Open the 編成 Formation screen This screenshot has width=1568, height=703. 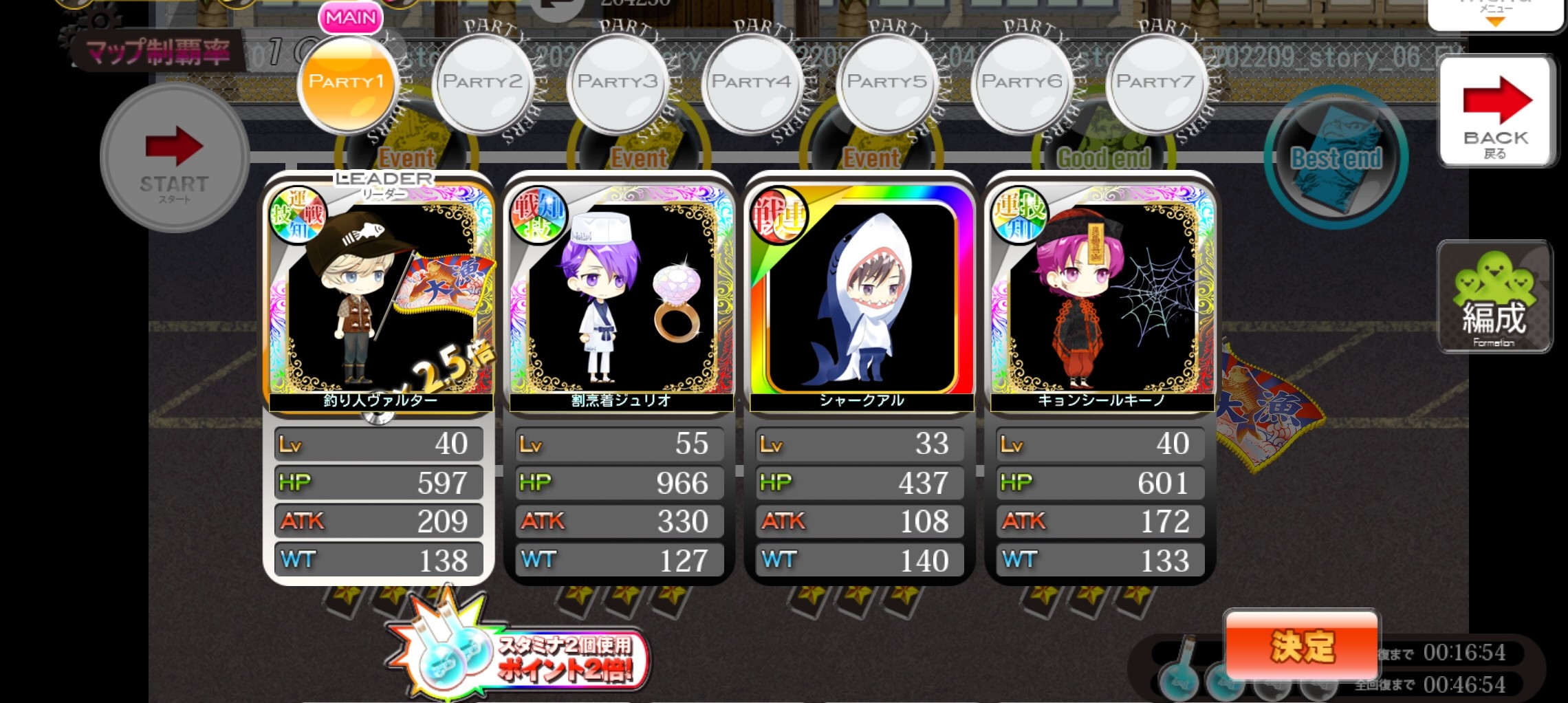click(x=1494, y=297)
